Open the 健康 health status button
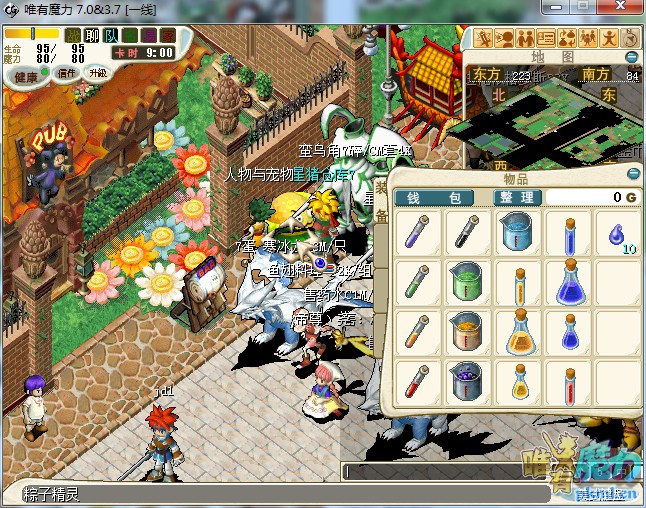646x508 pixels. (26, 77)
